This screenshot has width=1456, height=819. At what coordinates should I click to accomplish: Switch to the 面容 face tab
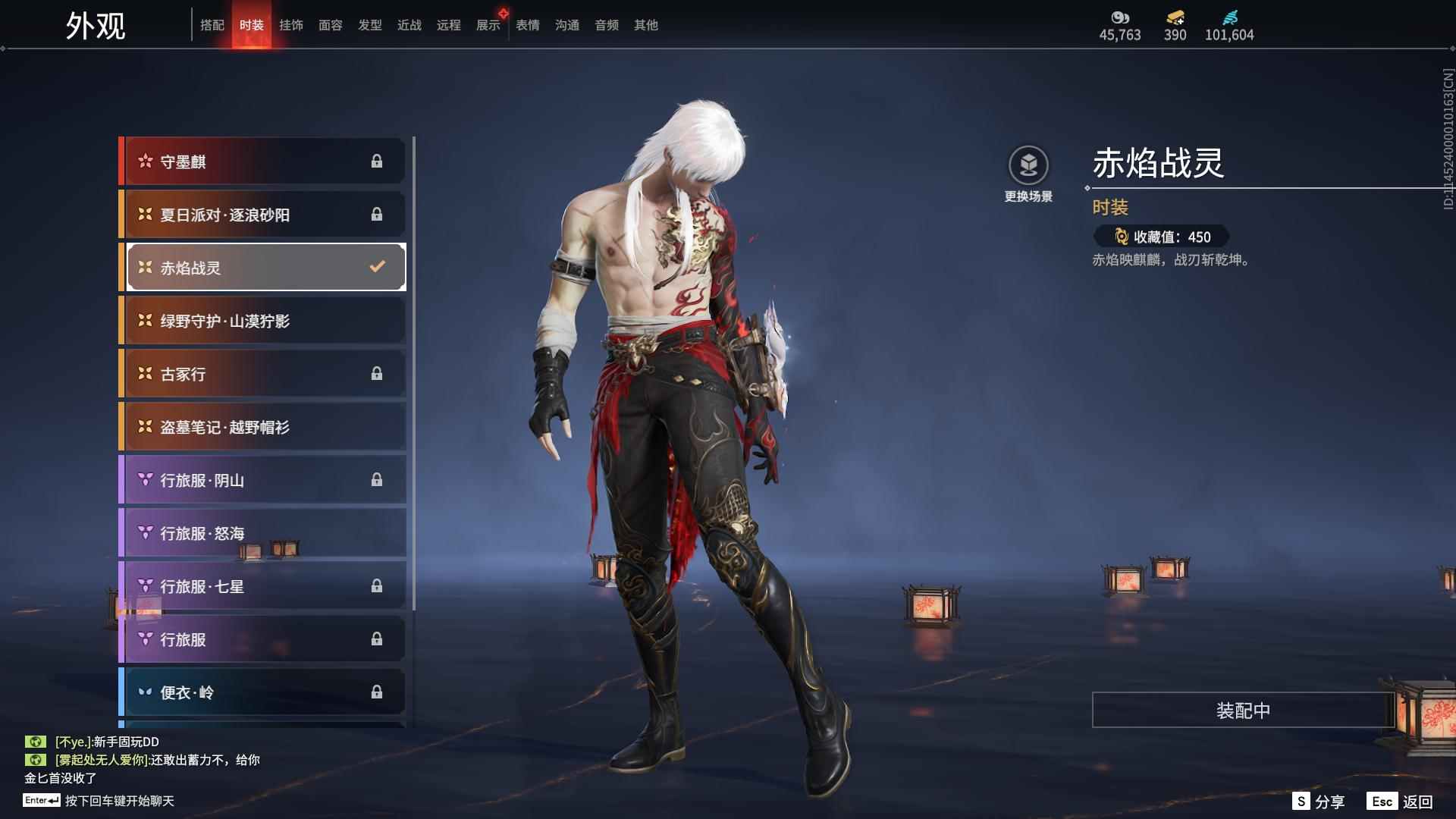coord(330,25)
